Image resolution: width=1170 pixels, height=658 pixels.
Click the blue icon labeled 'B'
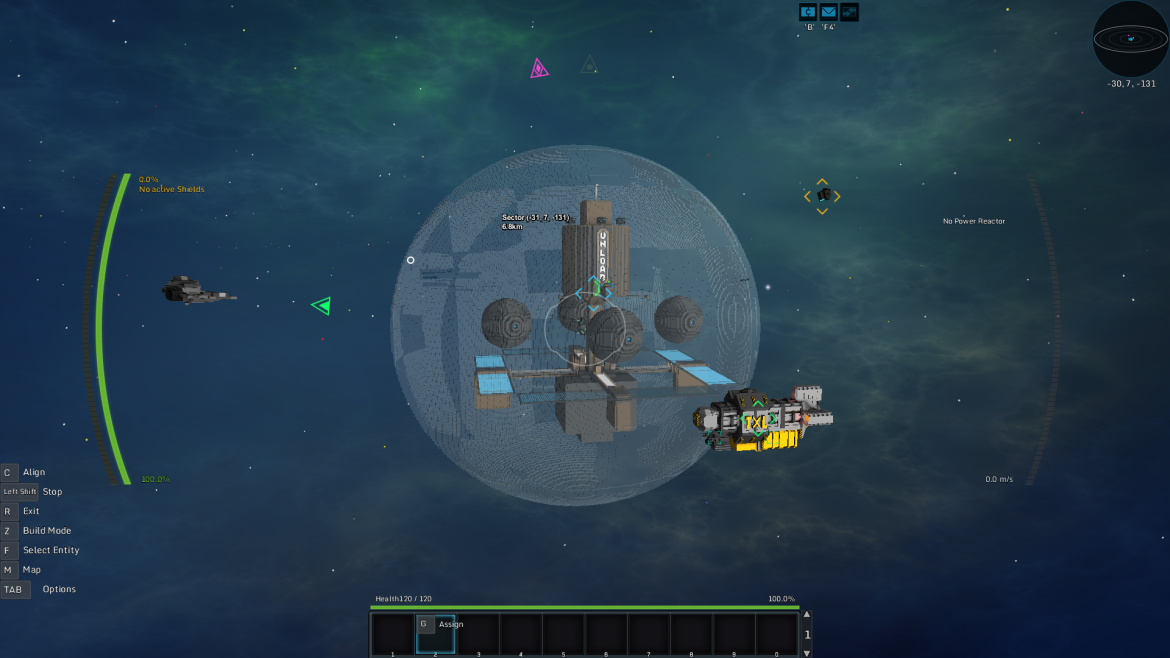click(x=808, y=12)
